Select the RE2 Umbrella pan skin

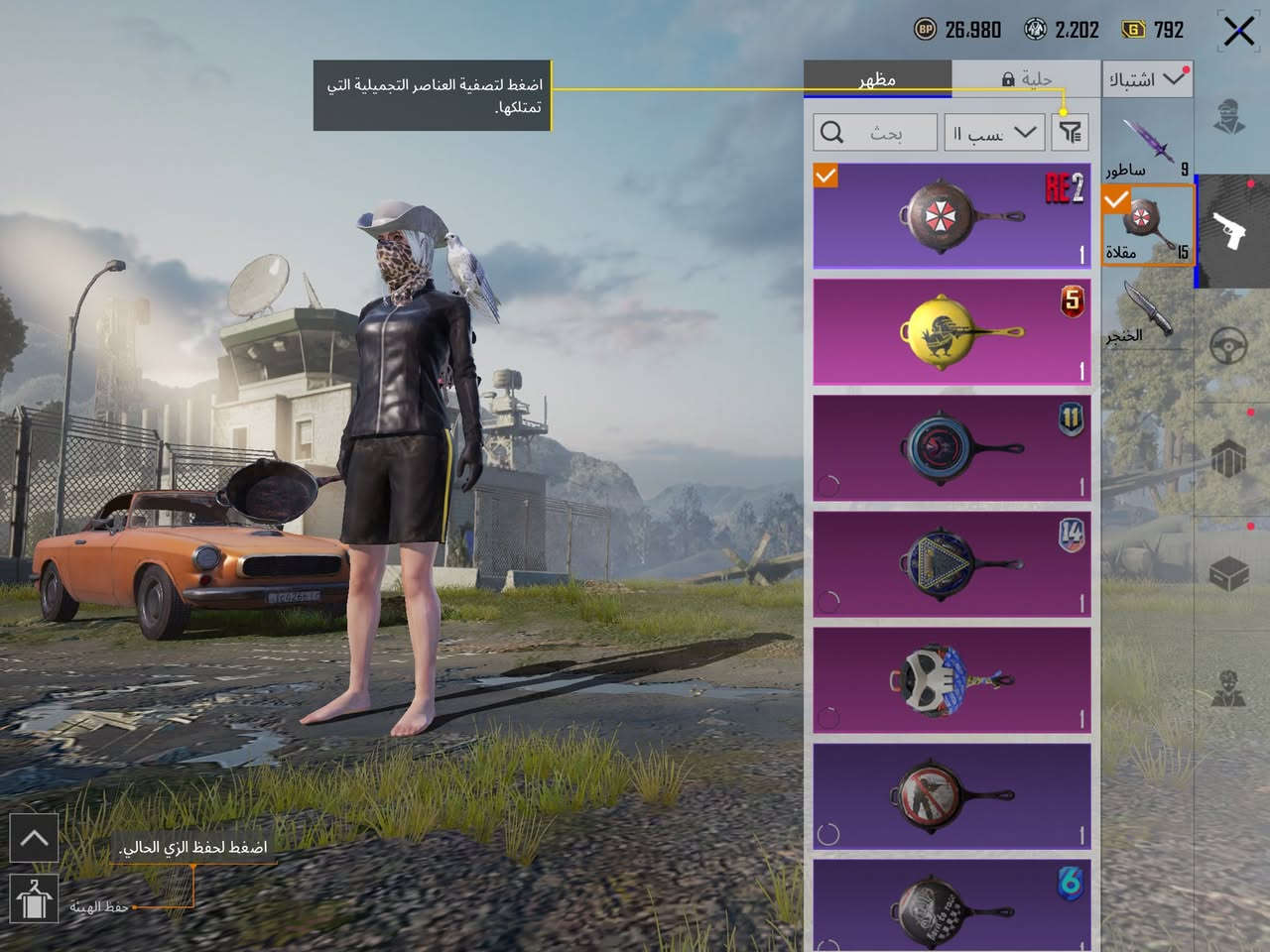coord(952,216)
